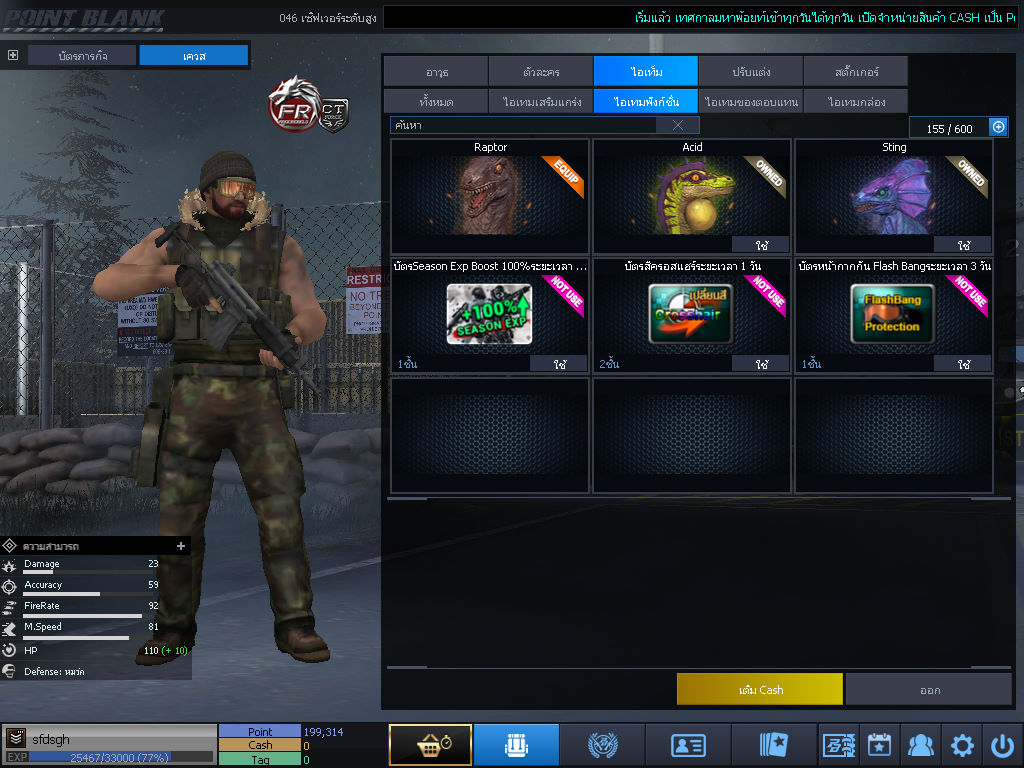Use the Sting dinosaur item
Screen dimensions: 1024x768
point(963,245)
